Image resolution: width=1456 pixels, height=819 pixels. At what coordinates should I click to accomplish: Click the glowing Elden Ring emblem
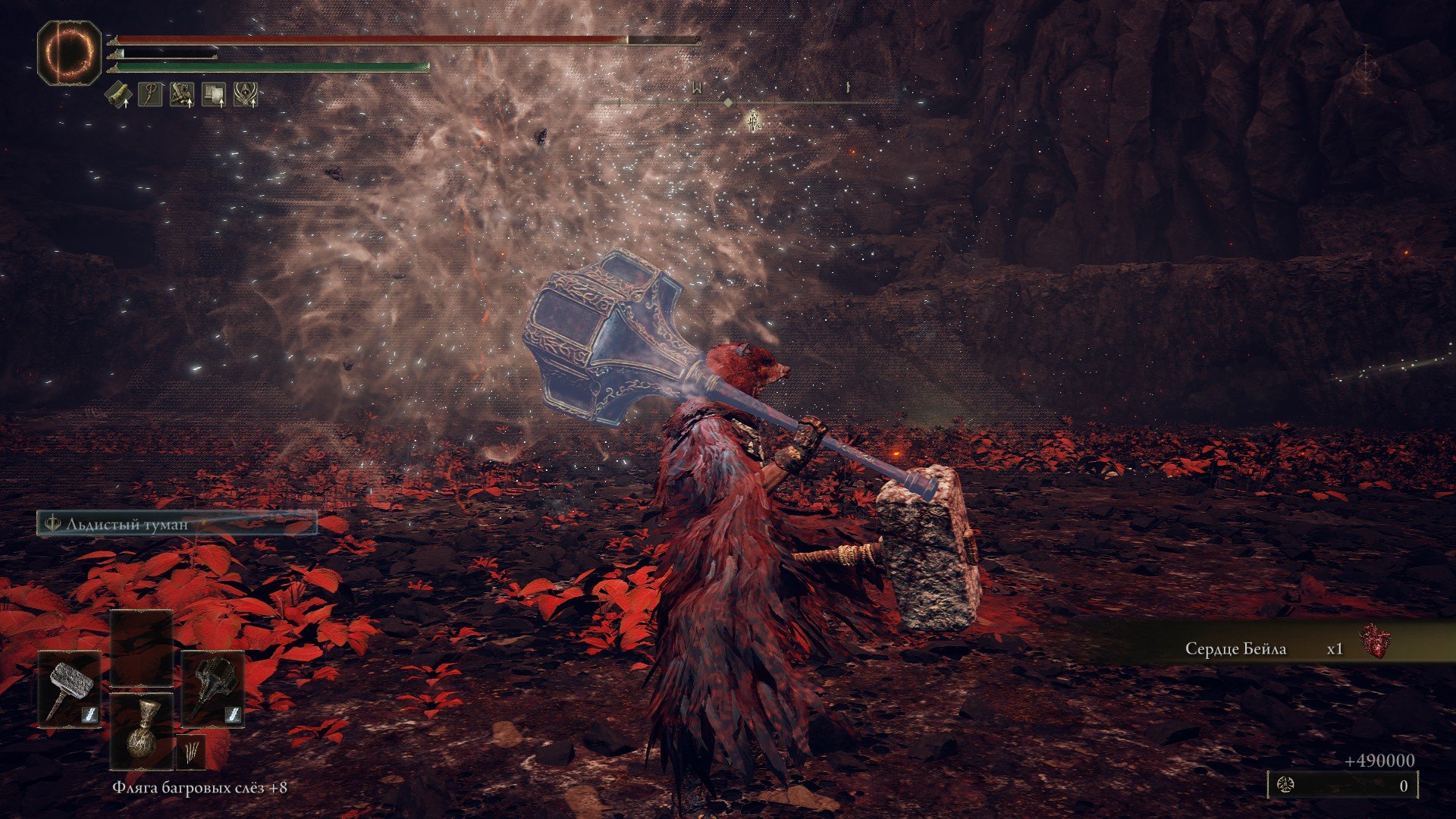click(69, 52)
